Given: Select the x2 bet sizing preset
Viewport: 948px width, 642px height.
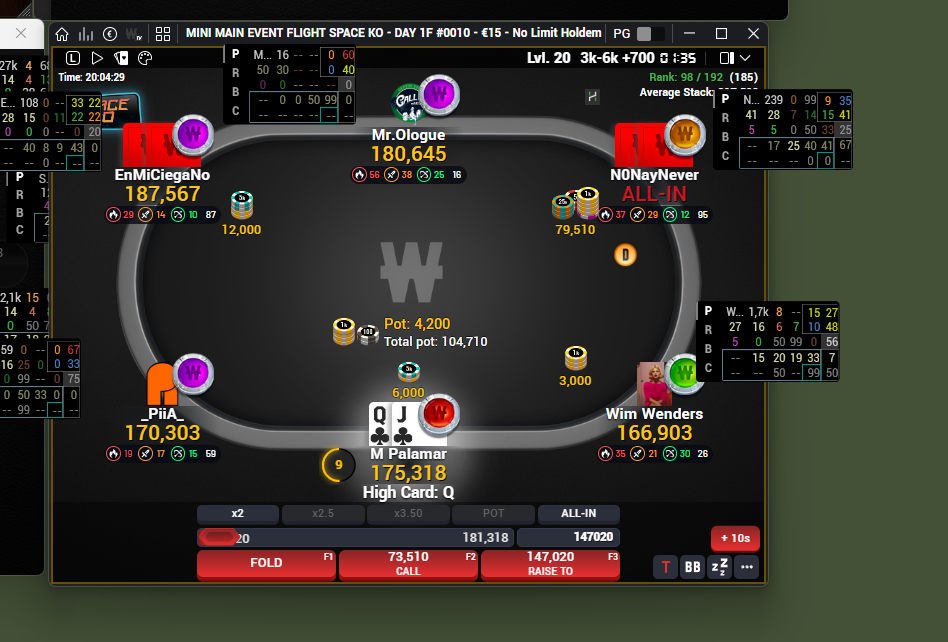Looking at the screenshot, I should point(238,514).
